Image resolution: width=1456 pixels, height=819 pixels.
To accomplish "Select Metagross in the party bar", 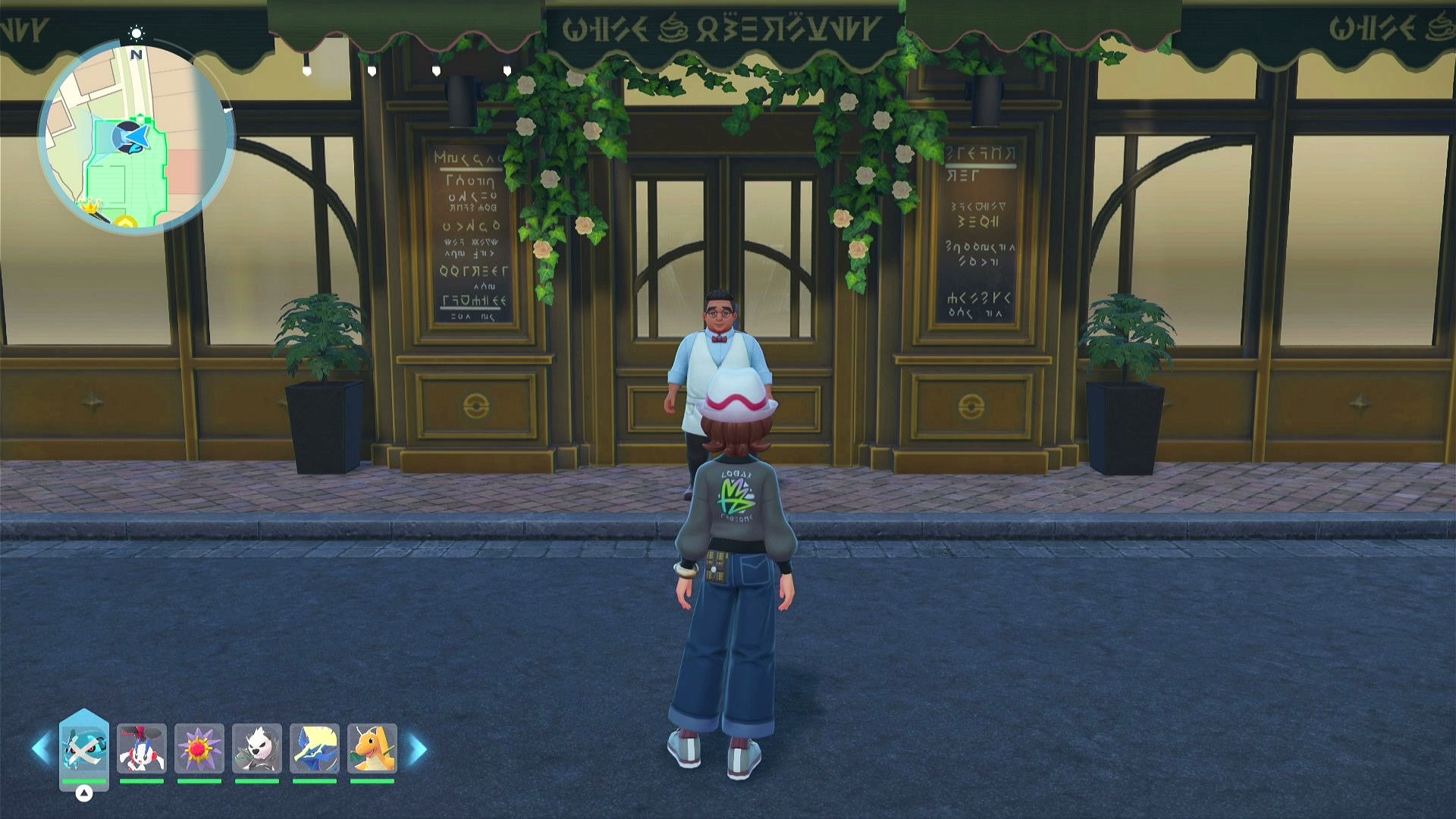I will tap(83, 748).
